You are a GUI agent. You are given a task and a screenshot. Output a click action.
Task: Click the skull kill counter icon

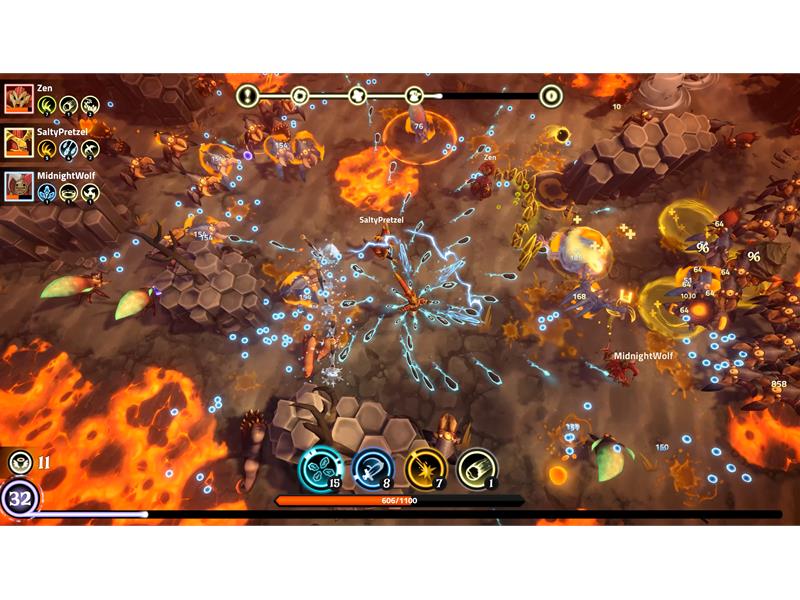pyautogui.click(x=18, y=462)
